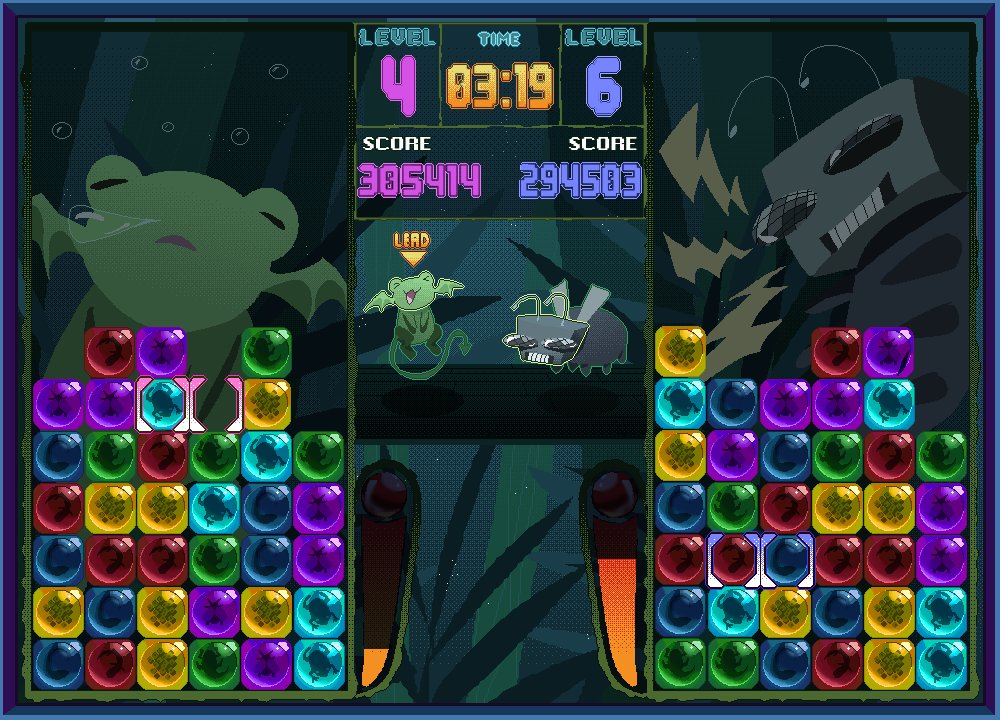Pick the topmost green tile on left board
Screen dimensions: 1000x720
[x=266, y=352]
